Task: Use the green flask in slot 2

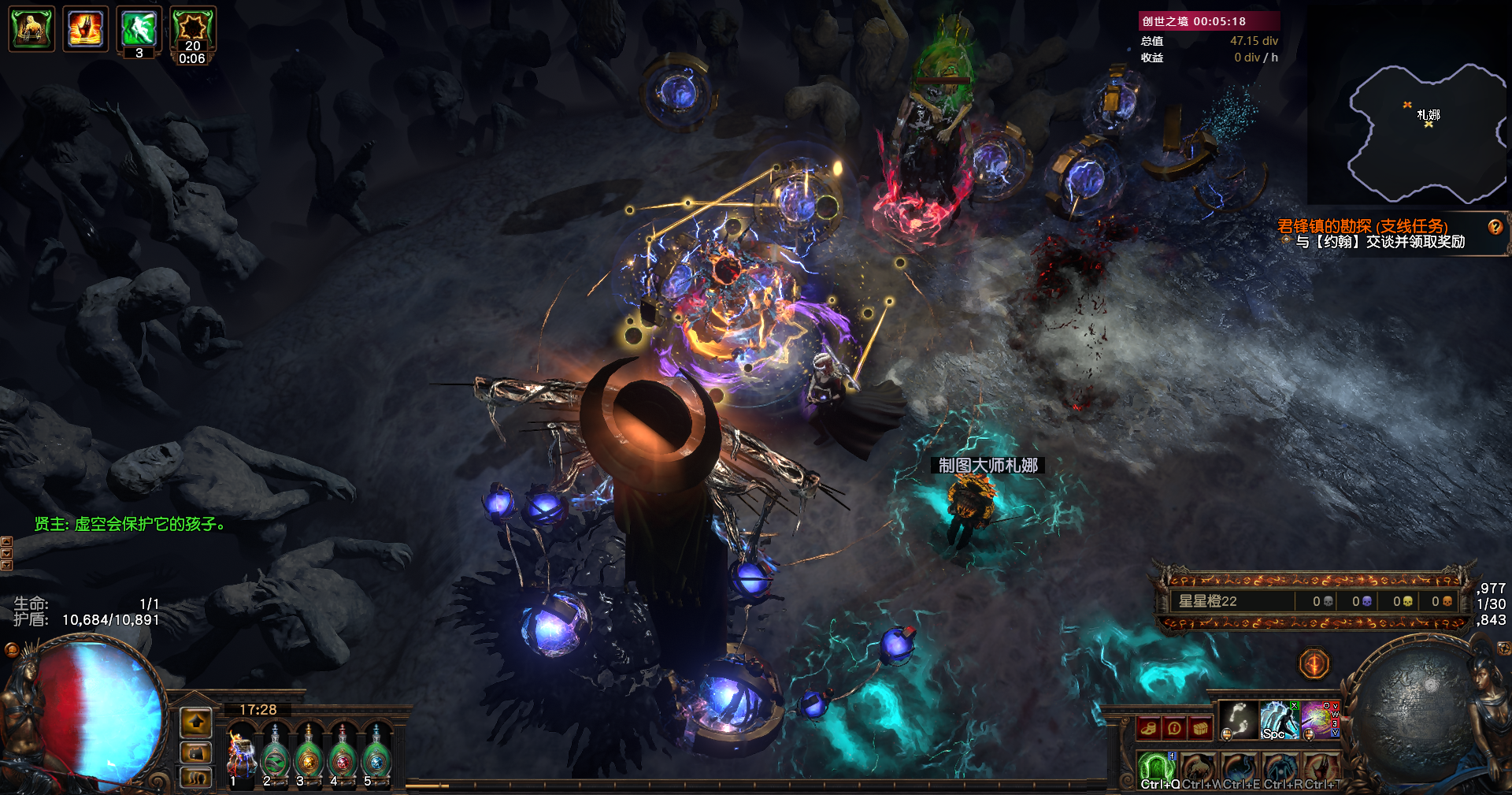Action: (x=276, y=756)
